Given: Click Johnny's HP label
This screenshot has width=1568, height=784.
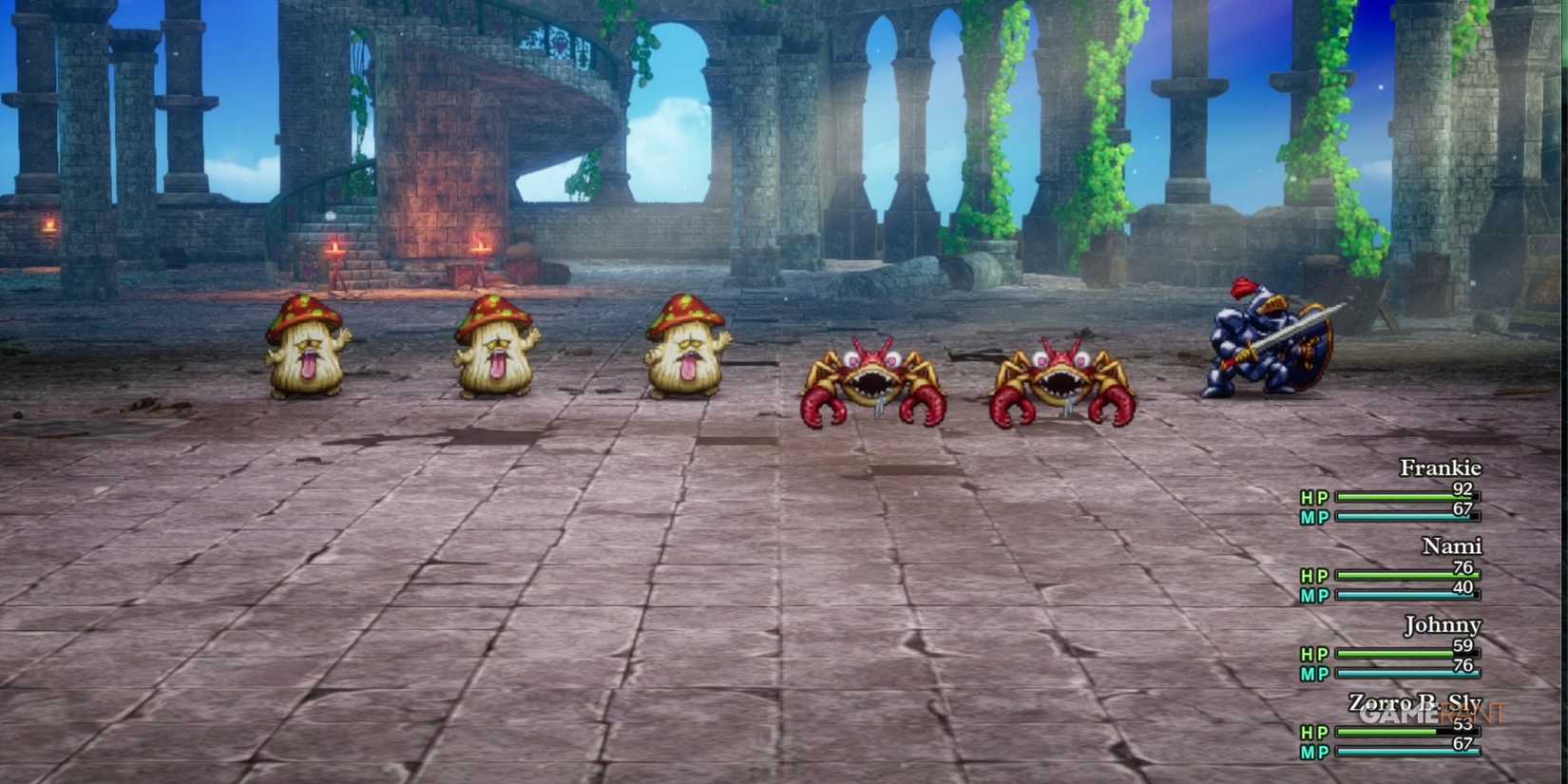Looking at the screenshot, I should click(1314, 654).
